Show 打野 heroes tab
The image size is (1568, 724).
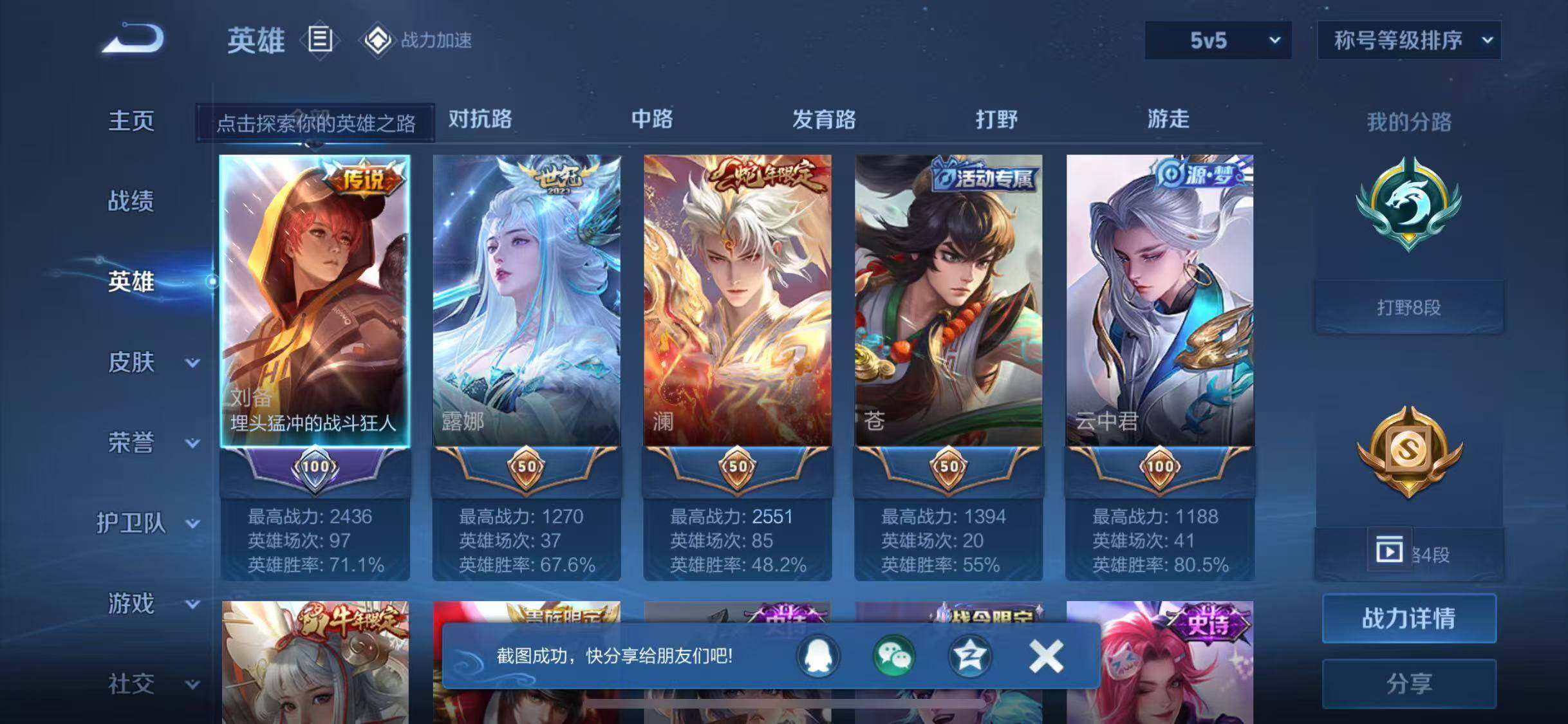[996, 119]
